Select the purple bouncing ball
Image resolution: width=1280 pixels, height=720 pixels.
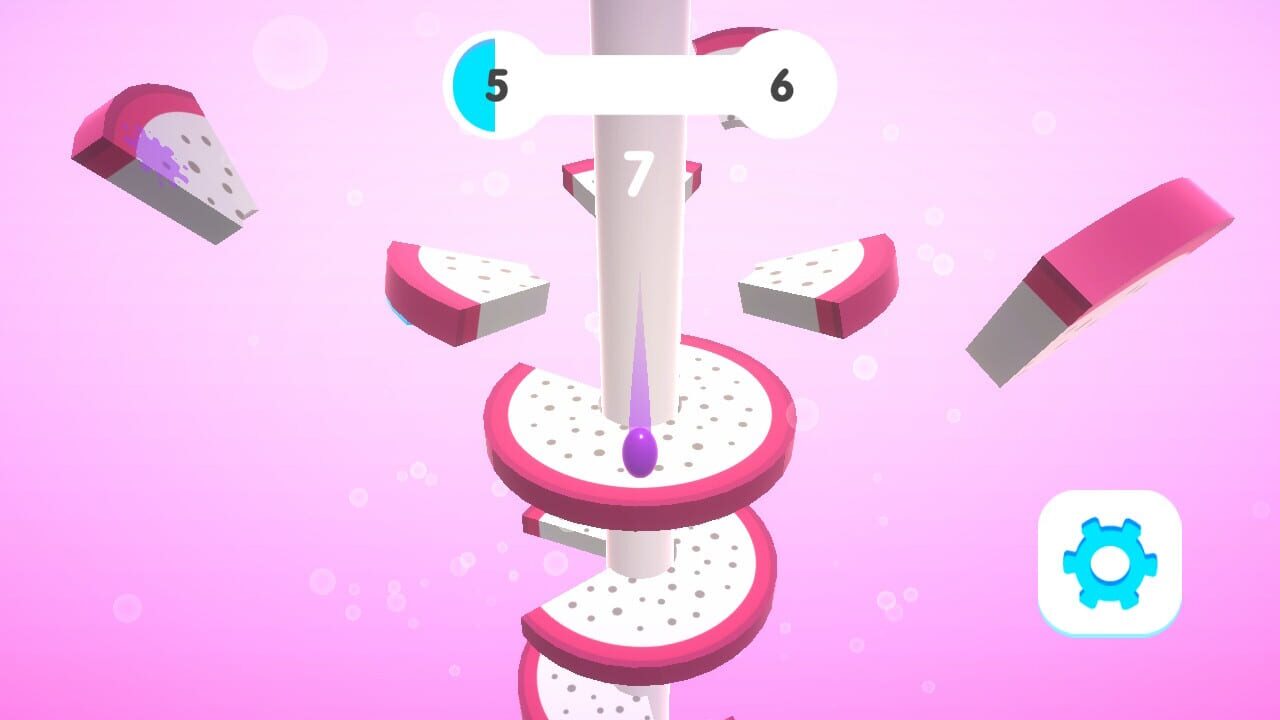[640, 452]
